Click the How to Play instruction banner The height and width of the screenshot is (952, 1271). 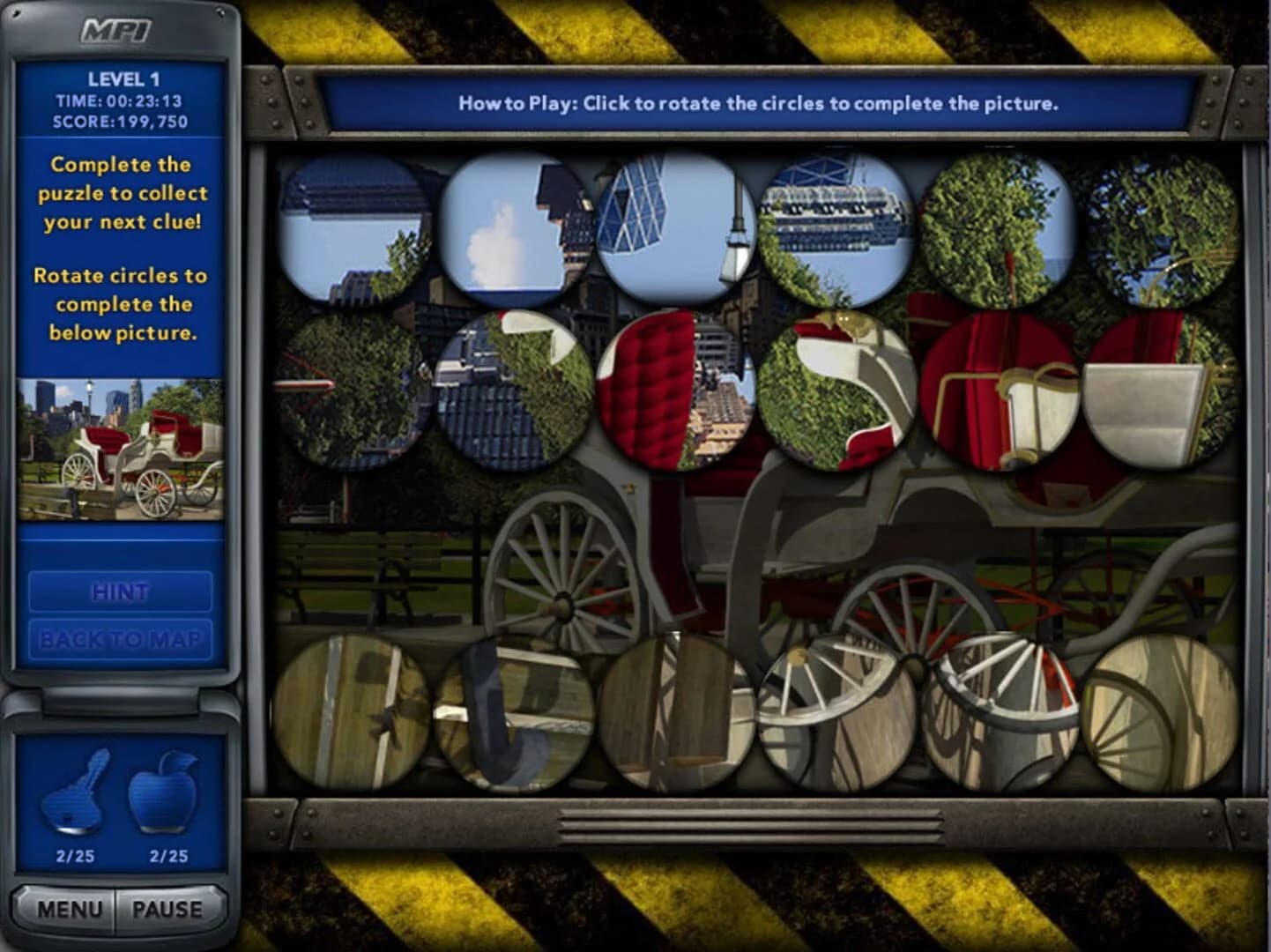click(758, 101)
